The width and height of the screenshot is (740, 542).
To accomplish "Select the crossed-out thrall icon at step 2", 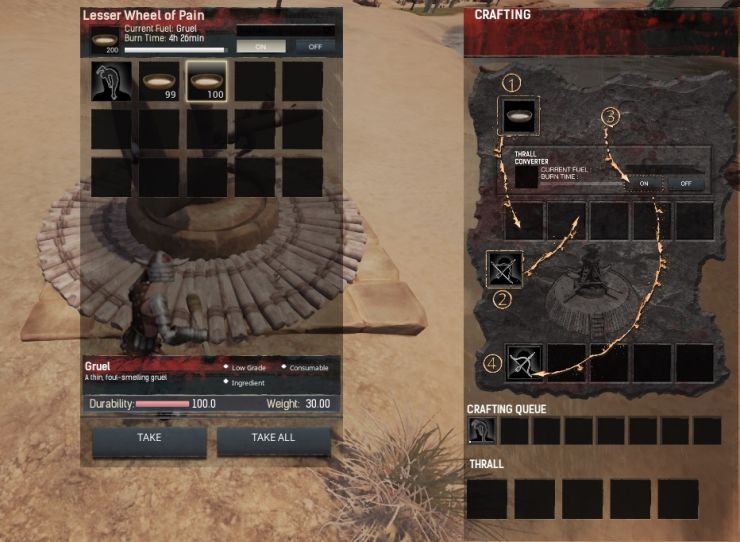I will [x=504, y=270].
